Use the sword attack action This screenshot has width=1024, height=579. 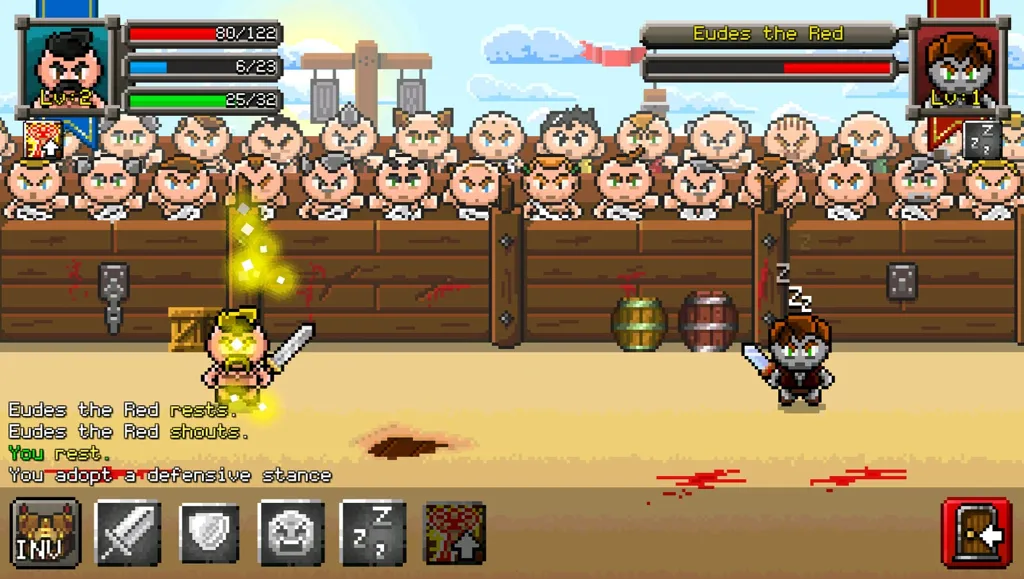(x=128, y=533)
